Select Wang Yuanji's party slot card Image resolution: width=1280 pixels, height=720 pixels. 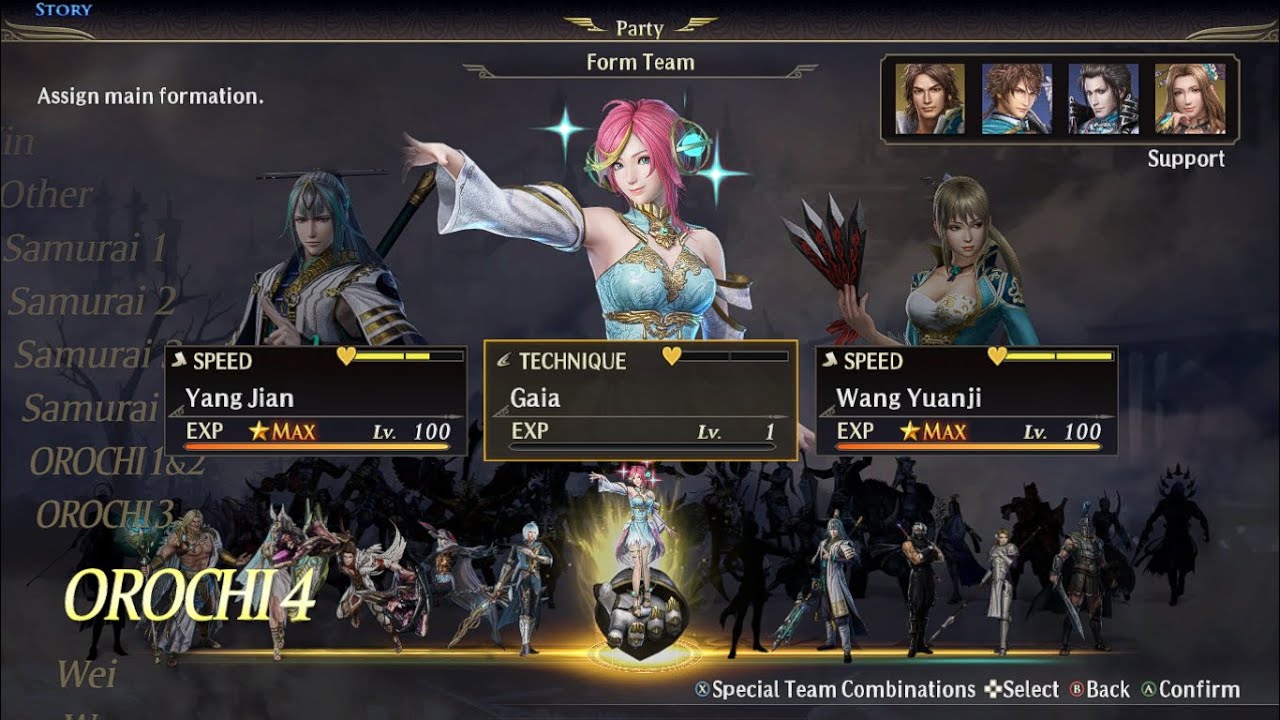(x=966, y=400)
